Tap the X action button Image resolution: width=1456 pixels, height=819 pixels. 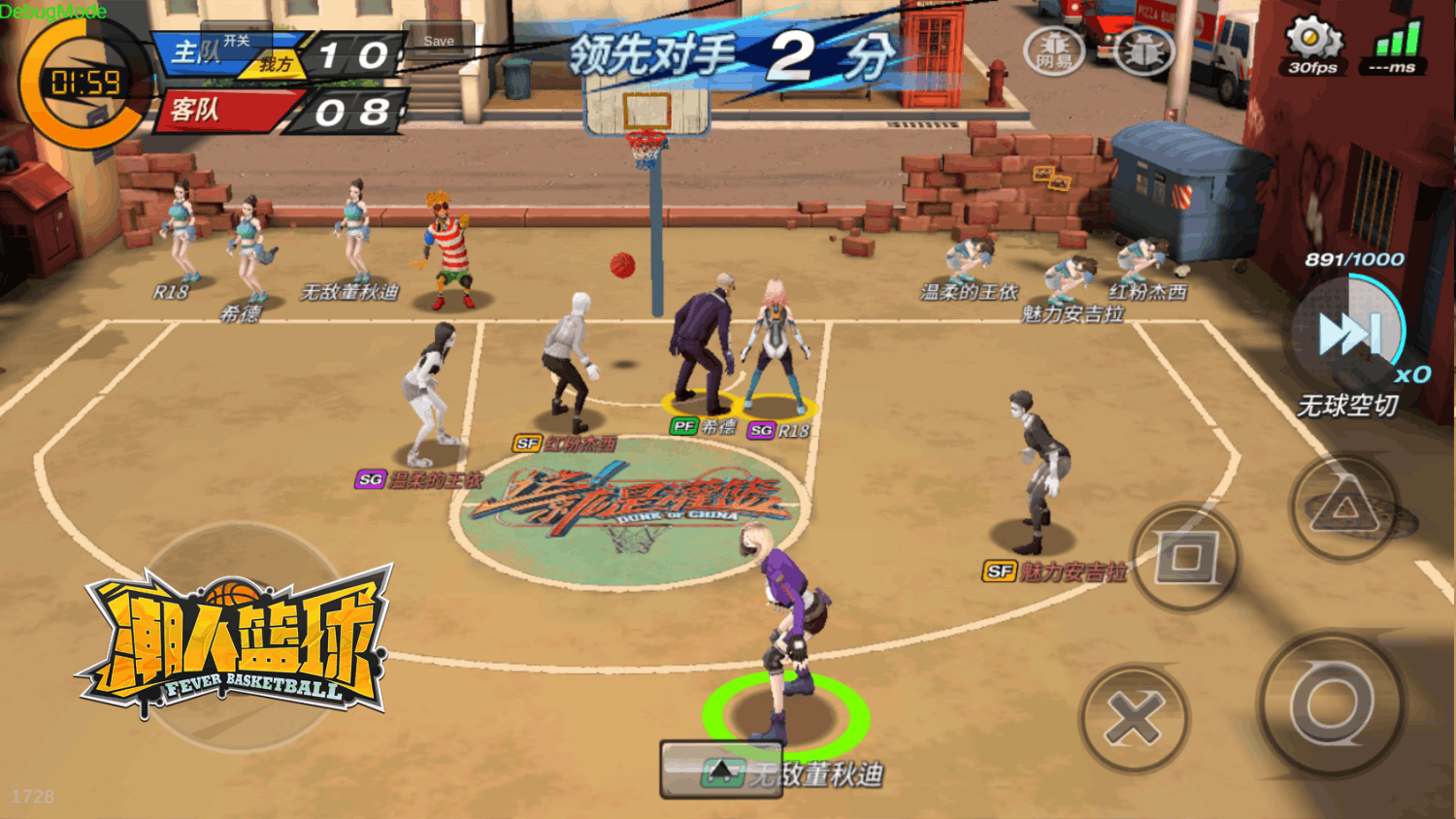pos(1134,719)
